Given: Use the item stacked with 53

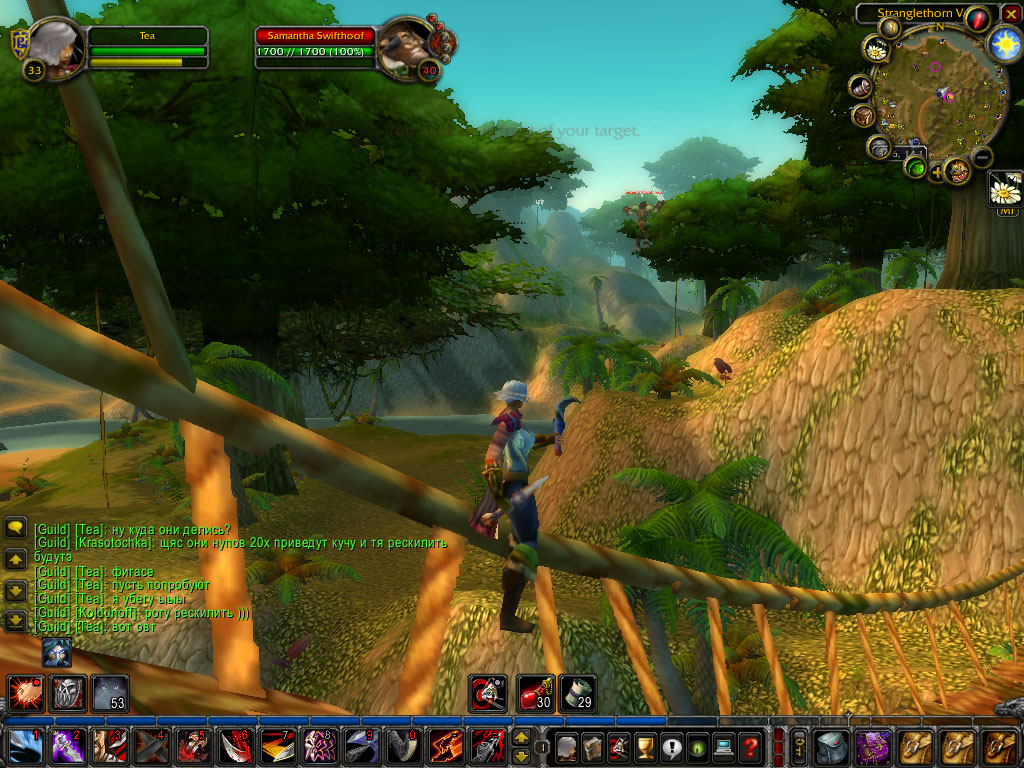Looking at the screenshot, I should tap(110, 693).
